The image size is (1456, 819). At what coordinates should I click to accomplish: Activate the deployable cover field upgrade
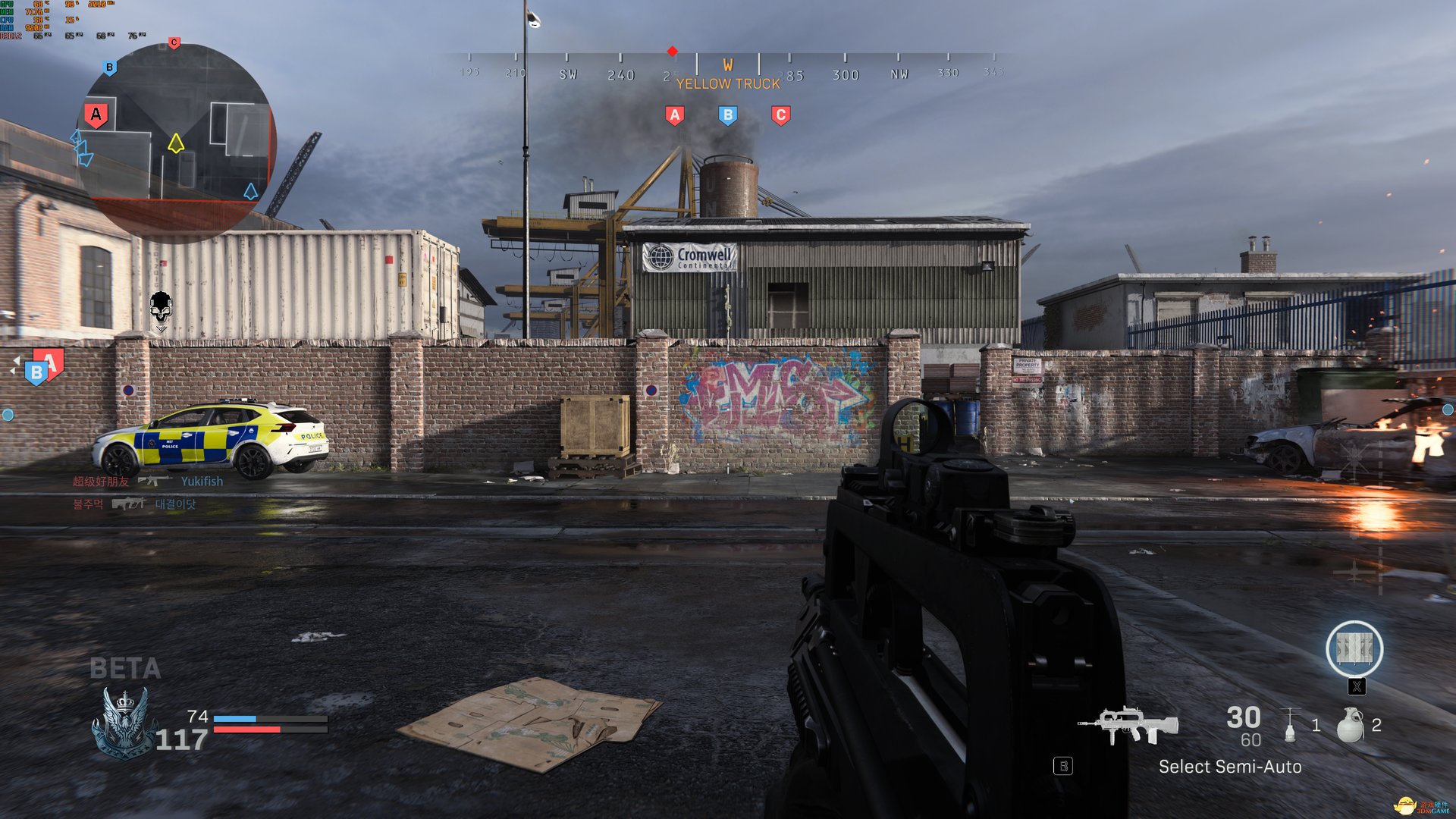1354,649
